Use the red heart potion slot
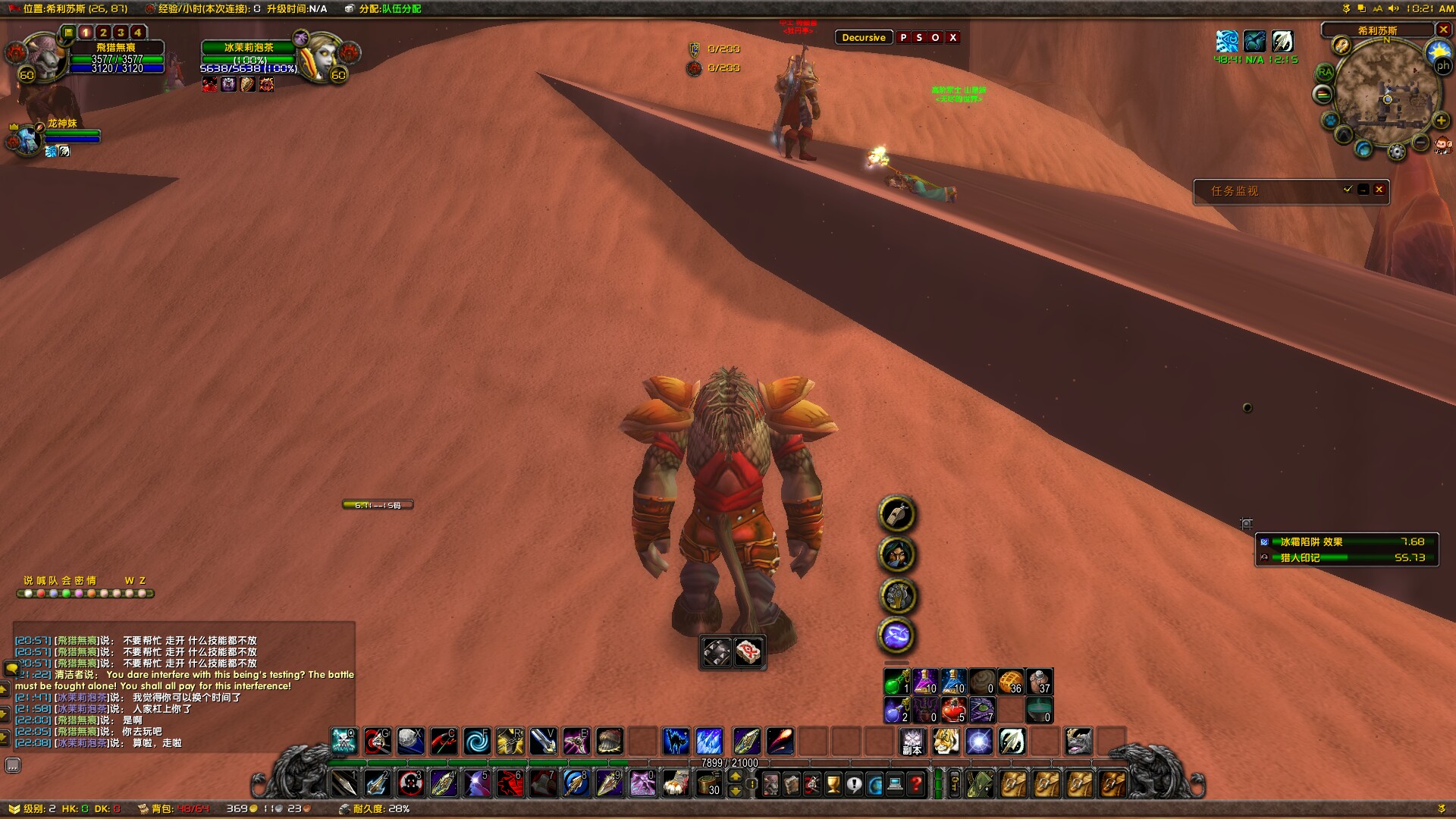Image resolution: width=1456 pixels, height=819 pixels. pyautogui.click(x=953, y=711)
